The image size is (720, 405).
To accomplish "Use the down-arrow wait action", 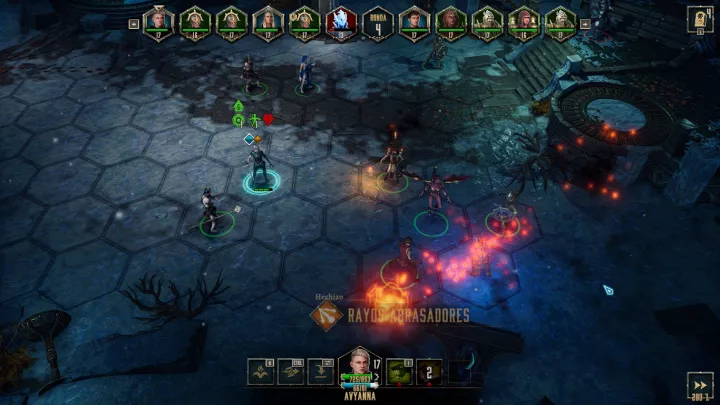I will [321, 372].
